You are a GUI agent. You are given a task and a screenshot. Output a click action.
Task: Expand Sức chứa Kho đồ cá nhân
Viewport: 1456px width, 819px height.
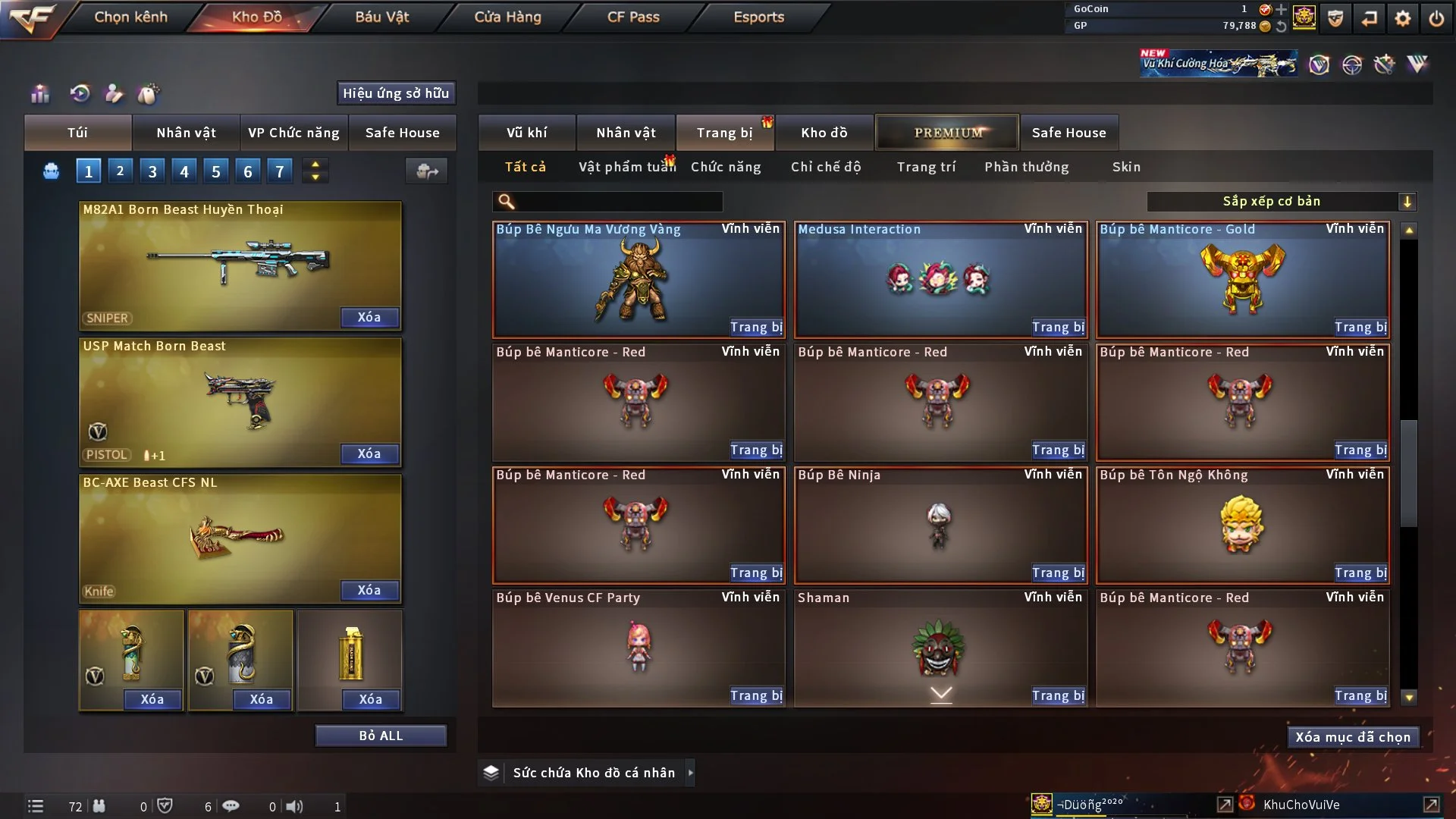coord(690,773)
